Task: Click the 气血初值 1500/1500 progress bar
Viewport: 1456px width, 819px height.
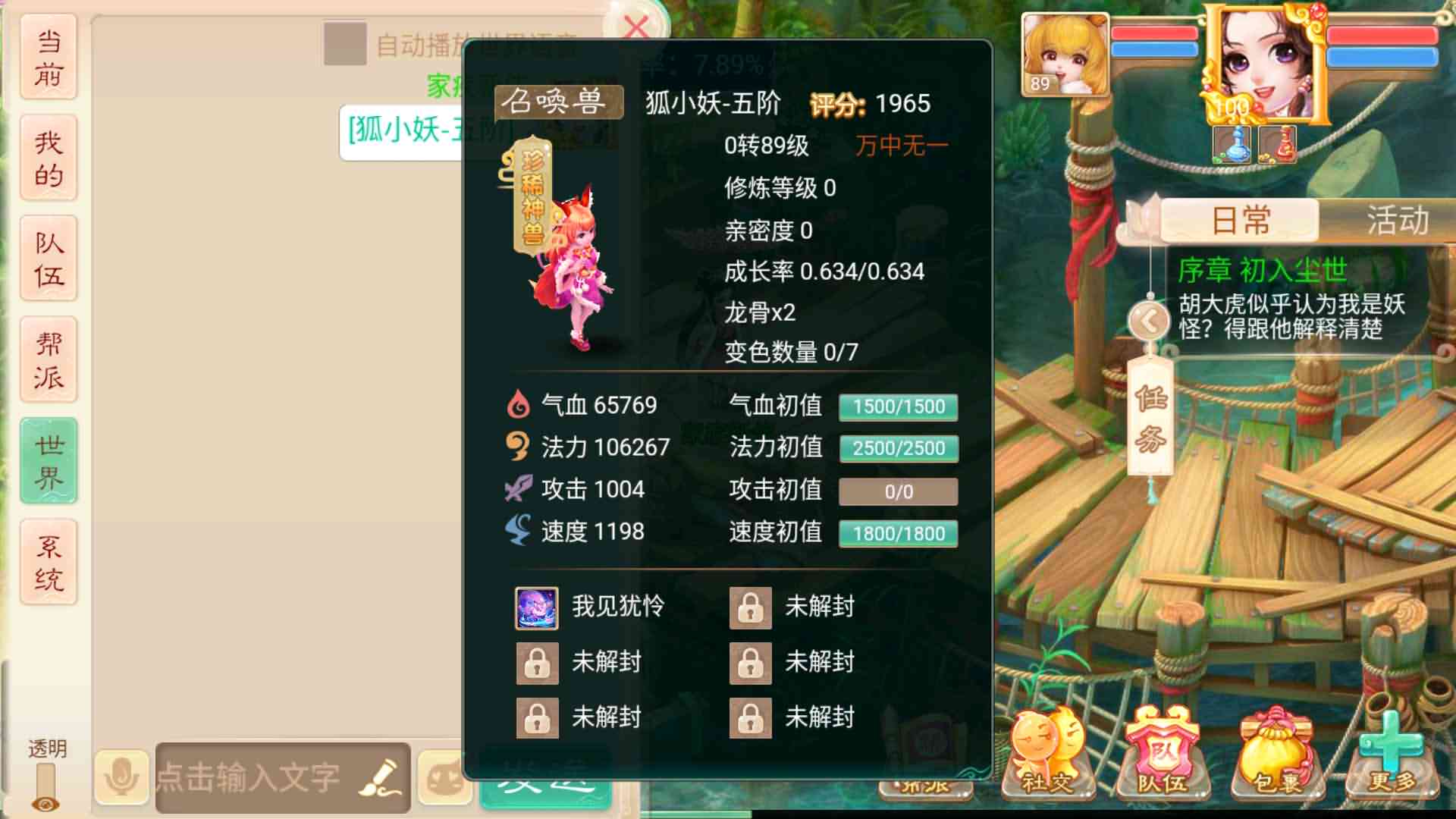Action: pyautogui.click(x=897, y=406)
